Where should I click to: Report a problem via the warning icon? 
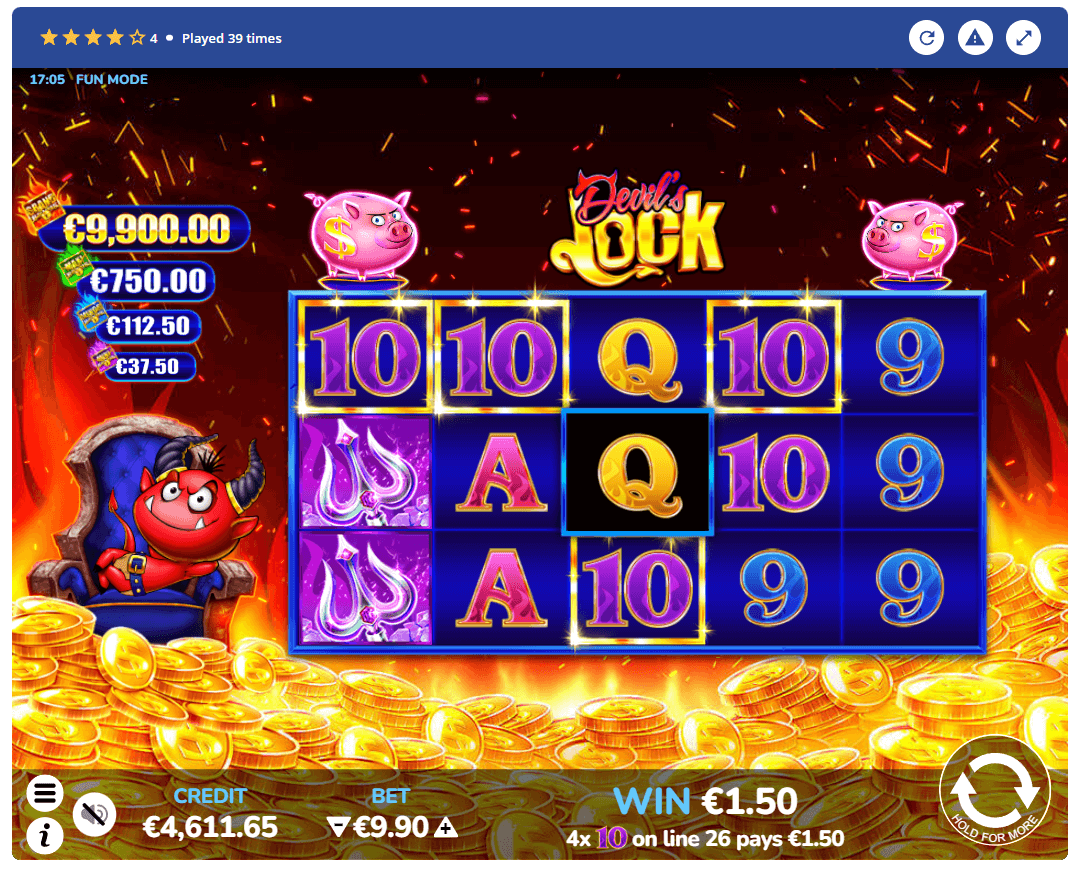tap(975, 38)
